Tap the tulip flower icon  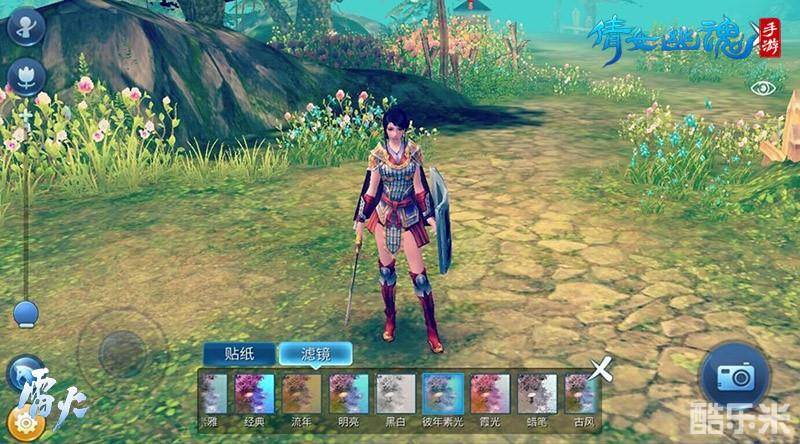coord(24,76)
